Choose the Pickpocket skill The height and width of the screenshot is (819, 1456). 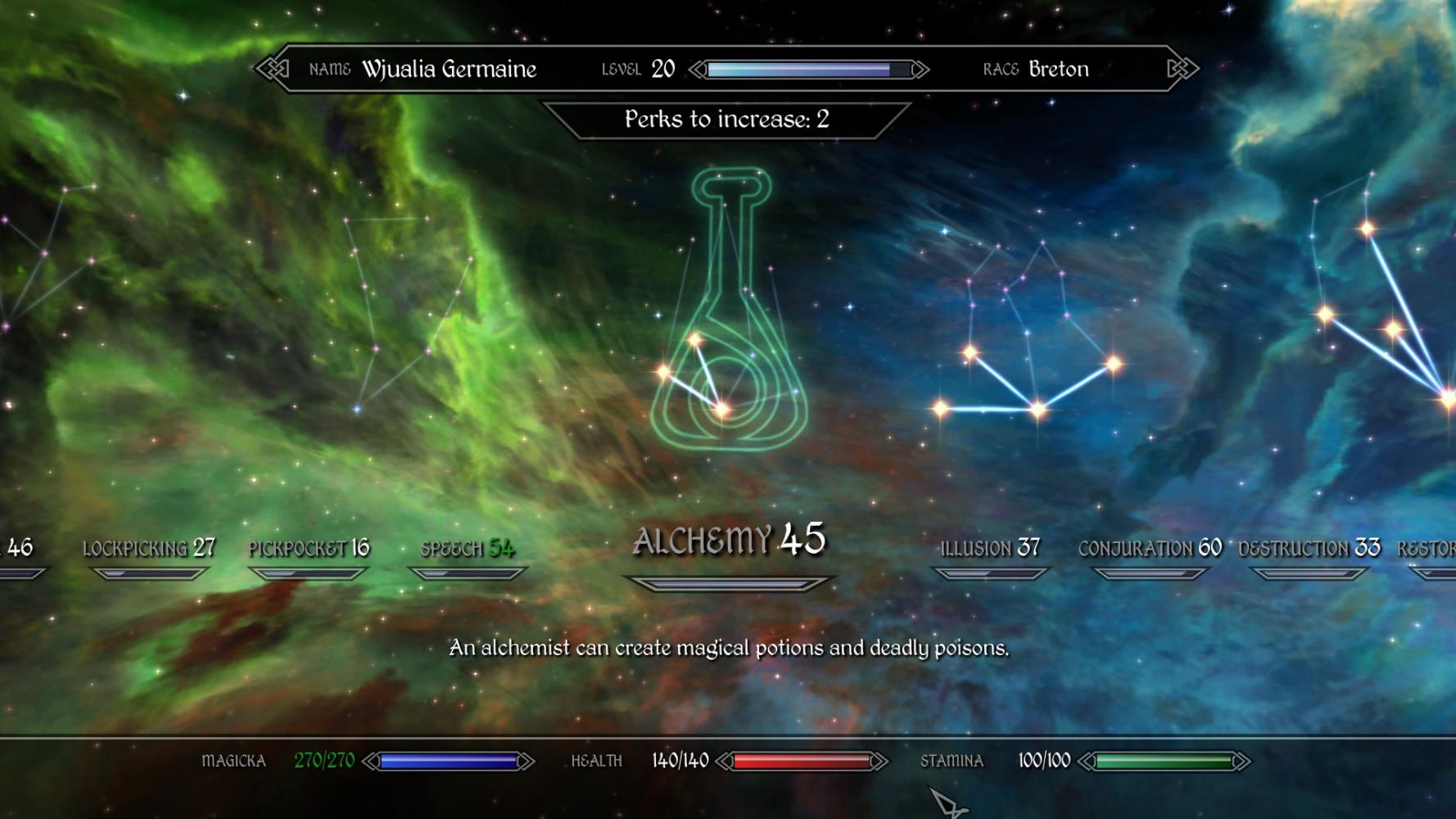point(309,549)
